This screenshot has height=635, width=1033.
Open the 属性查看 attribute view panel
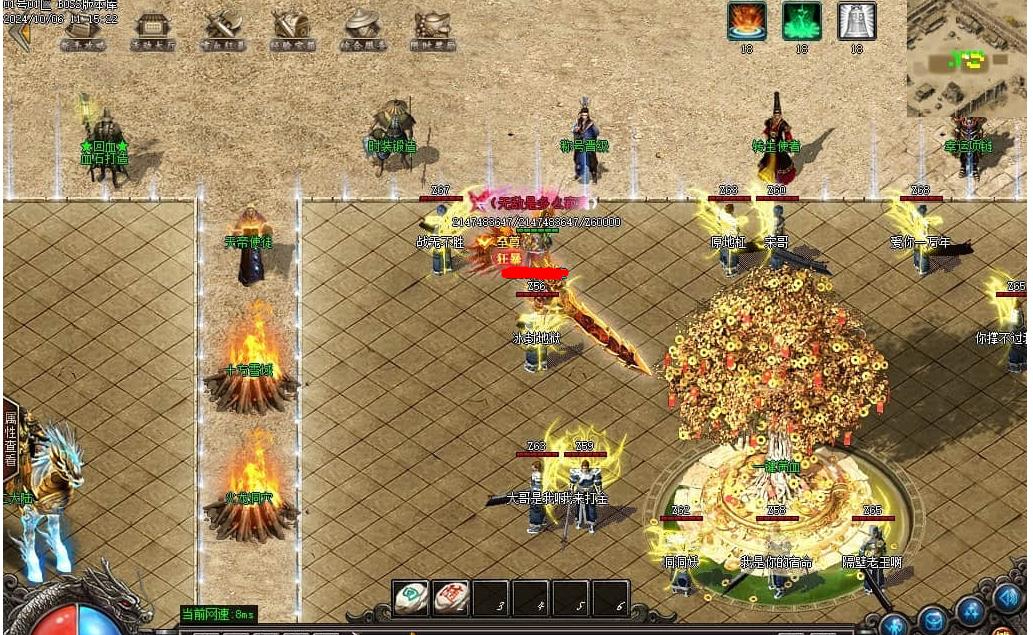(11, 439)
